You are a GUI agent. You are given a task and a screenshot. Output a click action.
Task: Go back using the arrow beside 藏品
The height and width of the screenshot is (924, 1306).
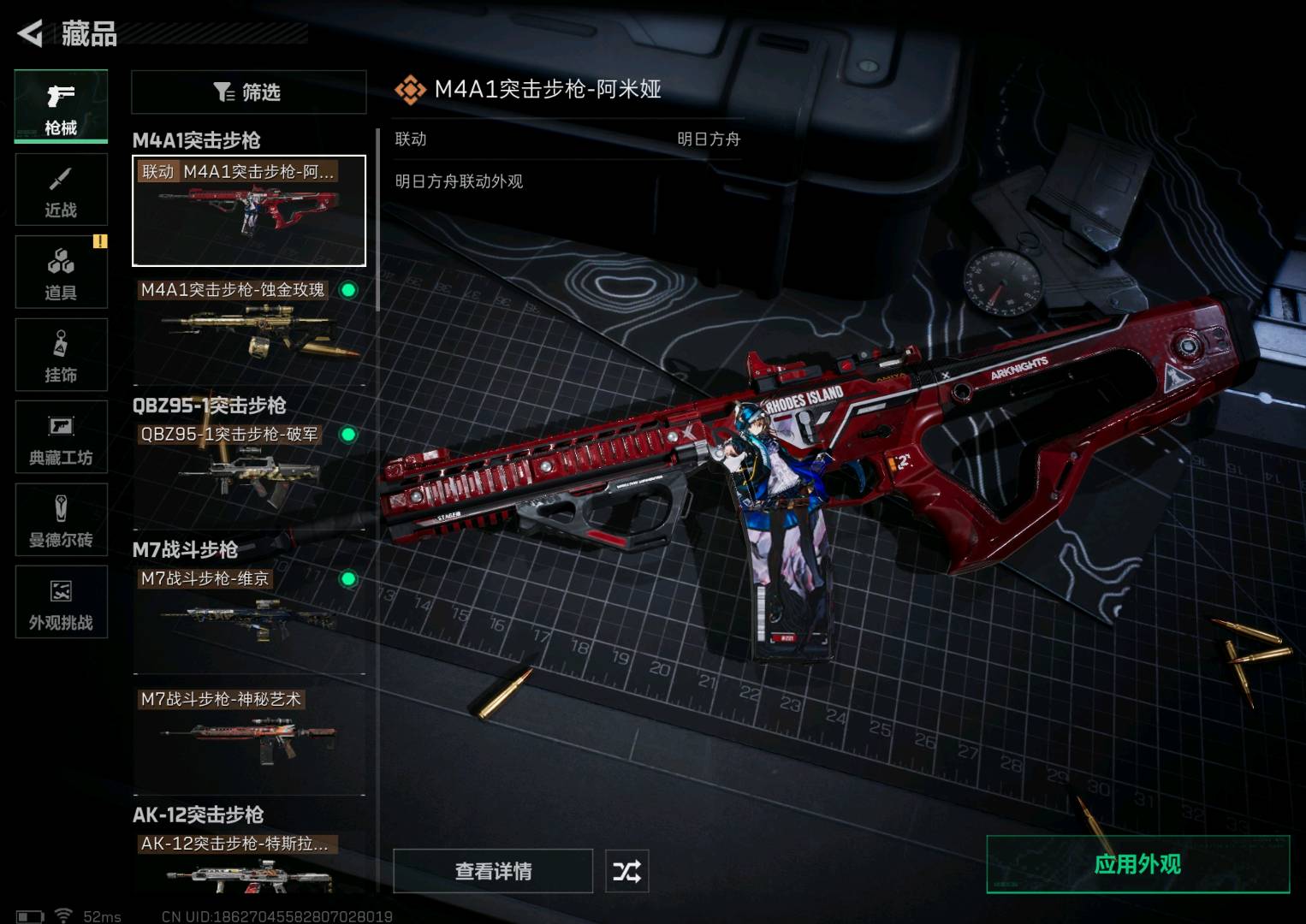(x=31, y=33)
